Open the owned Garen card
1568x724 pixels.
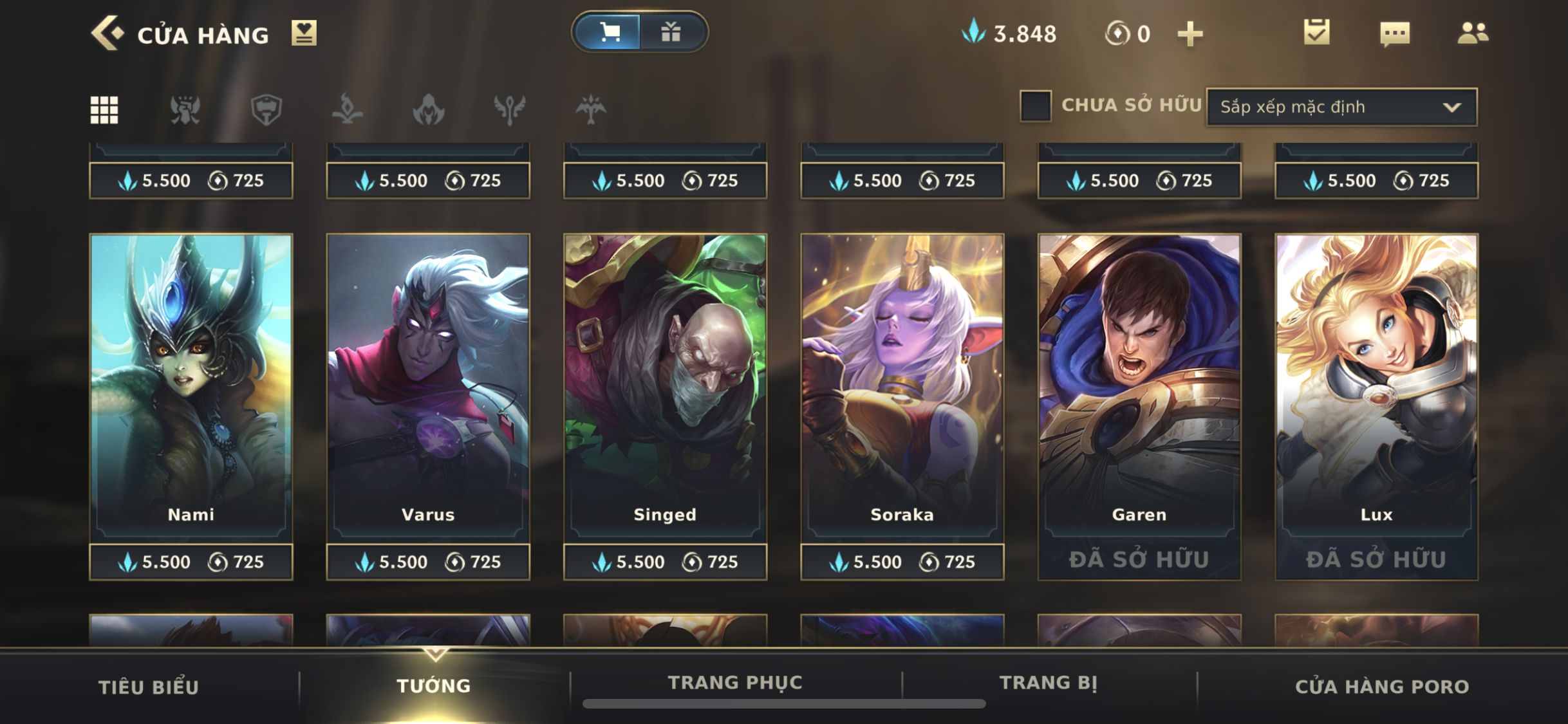tap(1139, 386)
